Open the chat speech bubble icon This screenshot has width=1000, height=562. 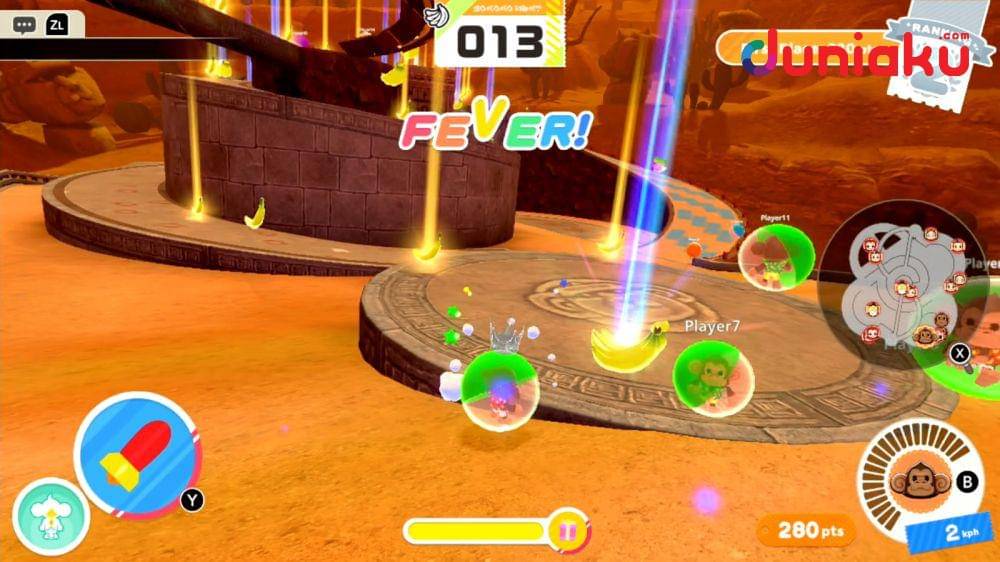tap(23, 24)
